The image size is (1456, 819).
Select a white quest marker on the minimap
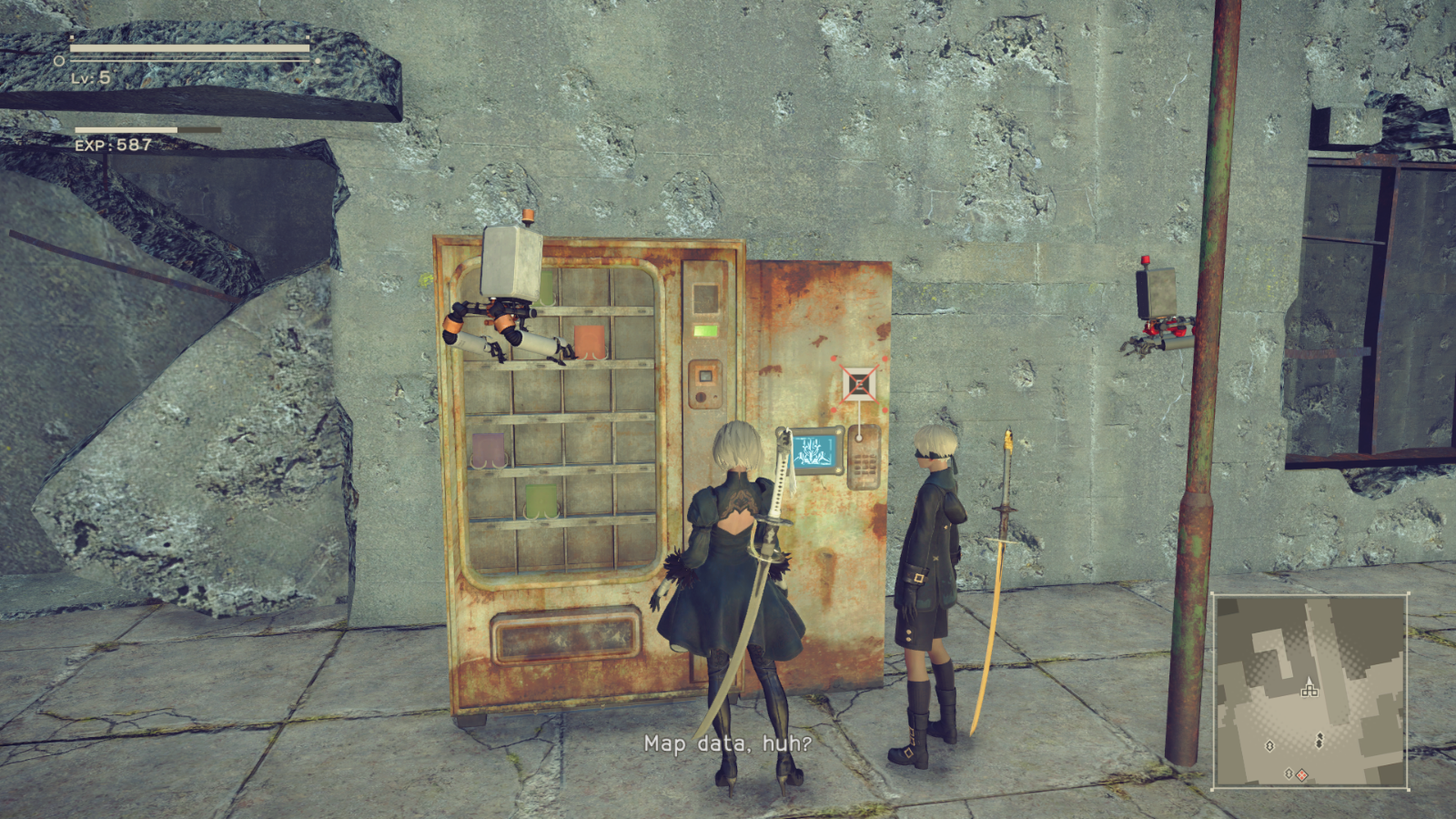[x=1269, y=746]
